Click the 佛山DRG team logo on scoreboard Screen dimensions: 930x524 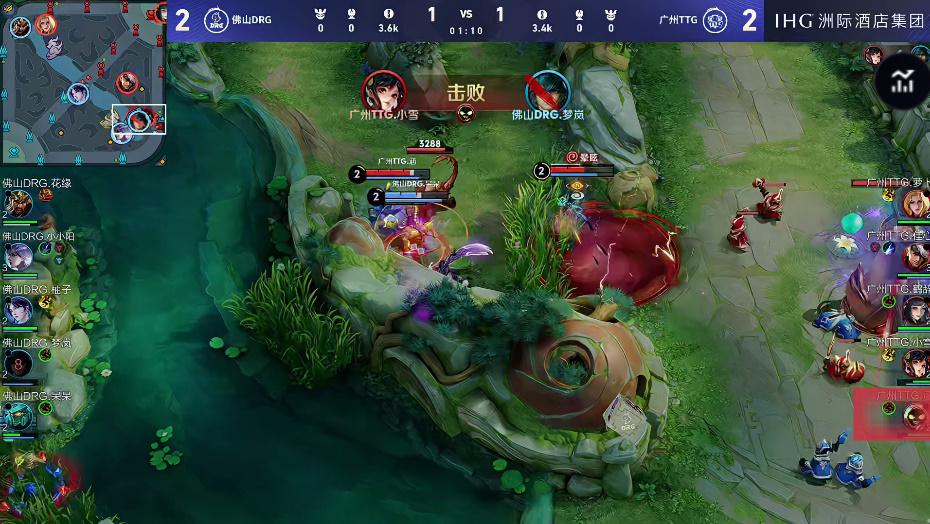coord(215,20)
